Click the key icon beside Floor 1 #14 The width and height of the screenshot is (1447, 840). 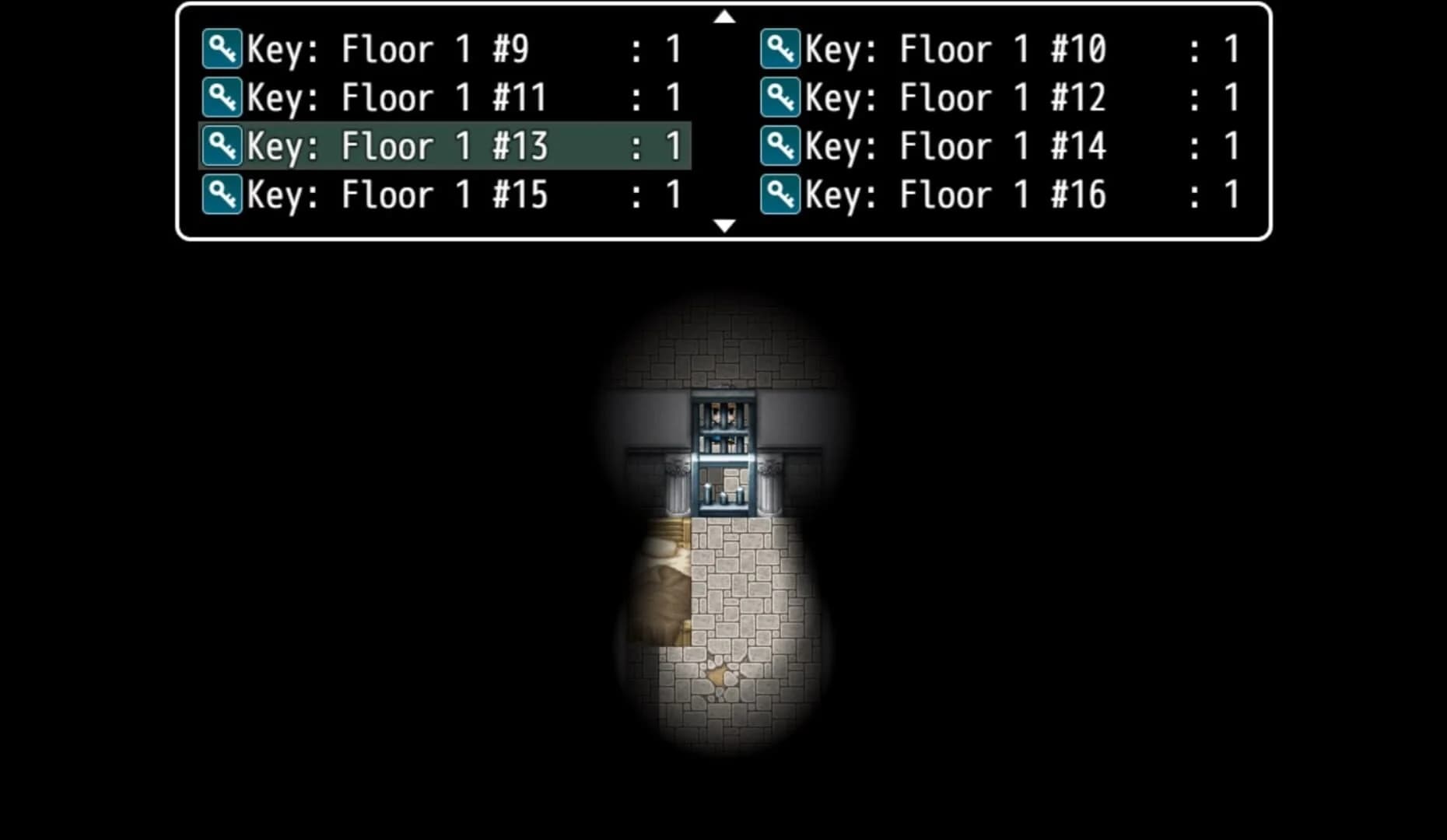click(x=780, y=145)
